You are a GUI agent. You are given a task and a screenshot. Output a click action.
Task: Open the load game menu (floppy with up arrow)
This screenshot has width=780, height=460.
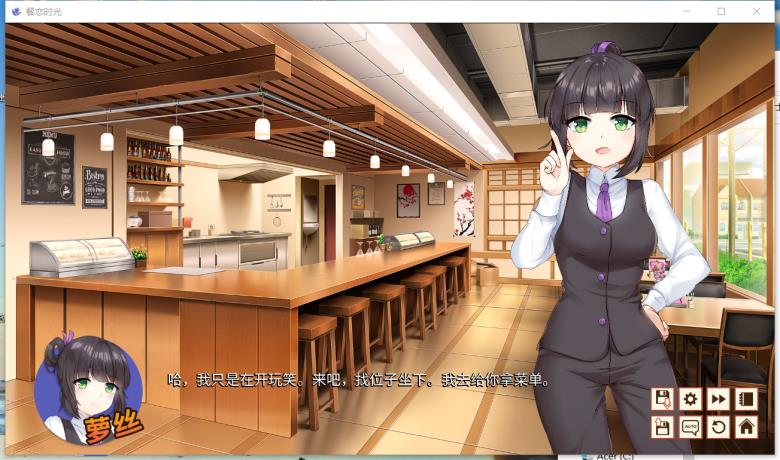[662, 427]
